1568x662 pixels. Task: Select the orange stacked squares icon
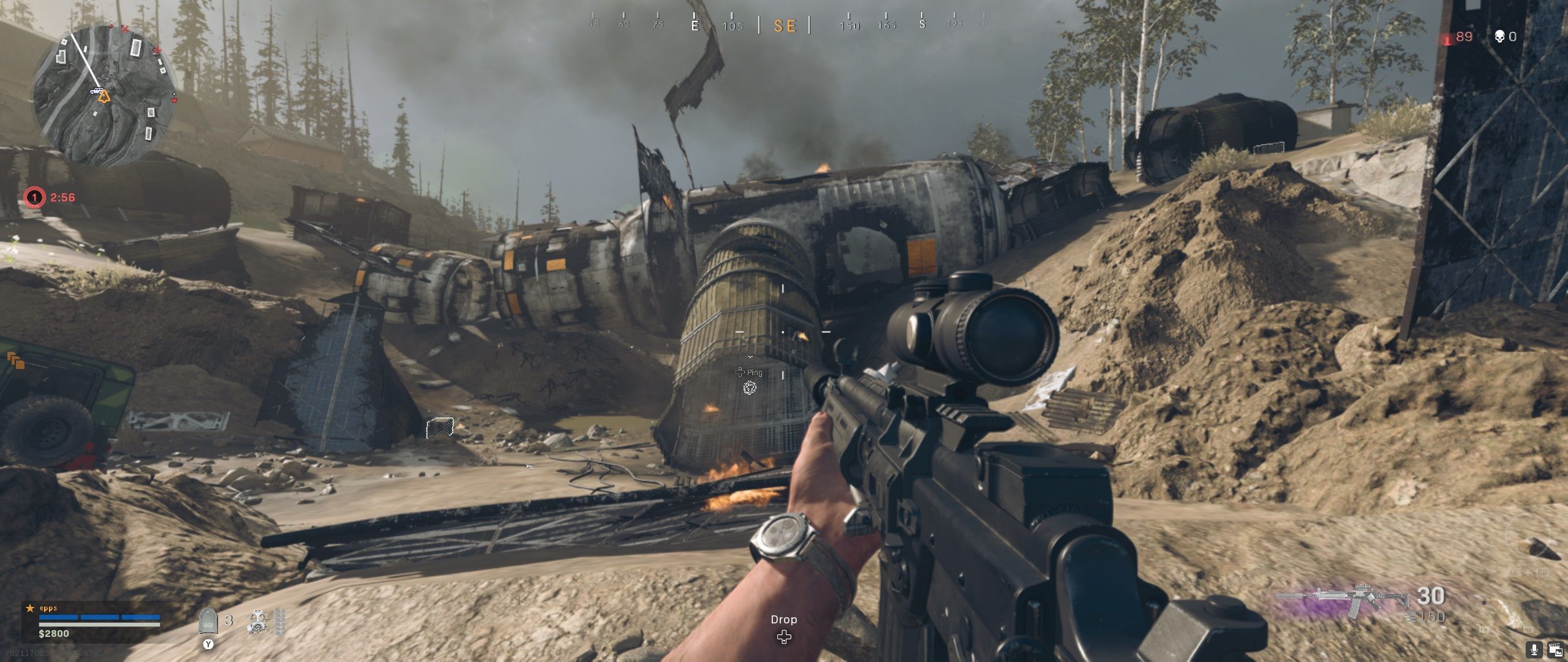[15, 360]
